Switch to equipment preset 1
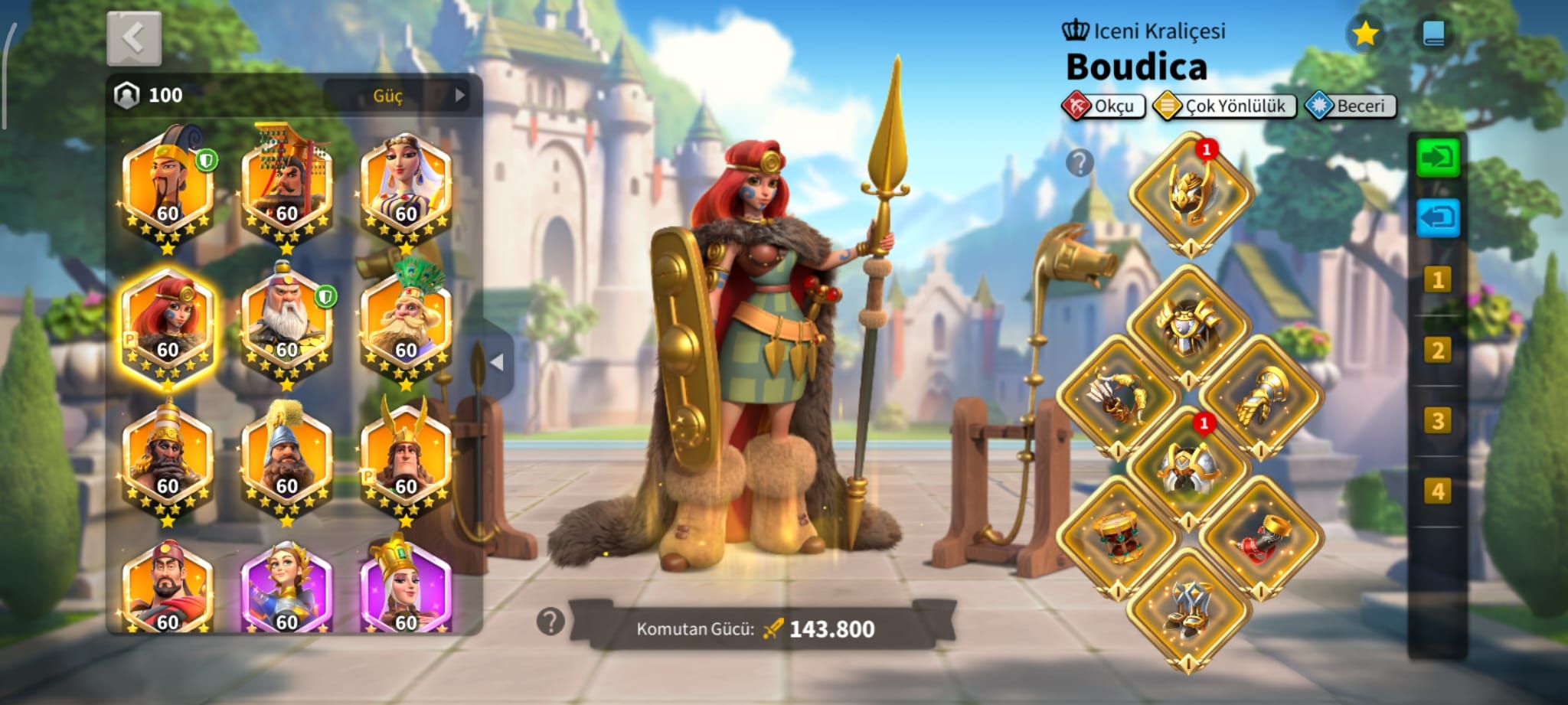Viewport: 1568px width, 705px height. tap(1437, 280)
